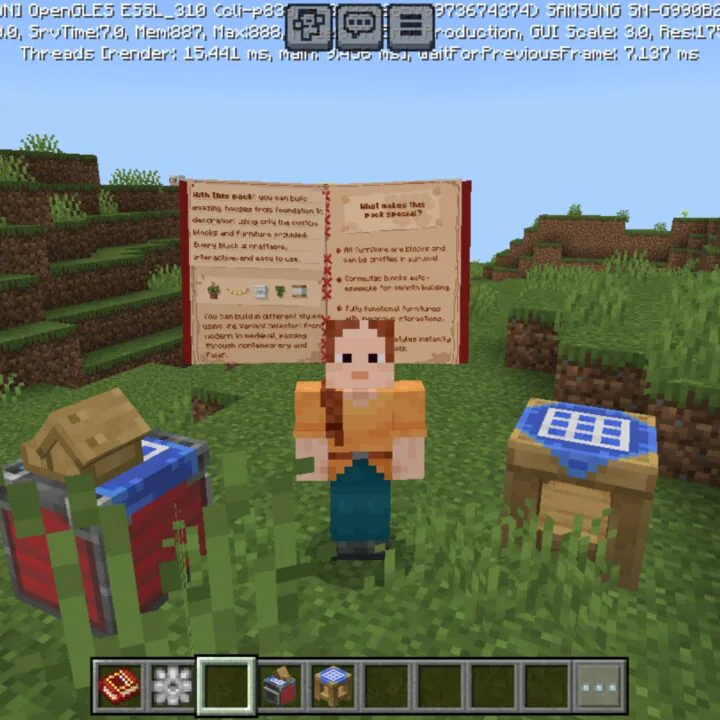This screenshot has width=720, height=720.
Task: Open the emote menu button
Action: pyautogui.click(x=309, y=25)
